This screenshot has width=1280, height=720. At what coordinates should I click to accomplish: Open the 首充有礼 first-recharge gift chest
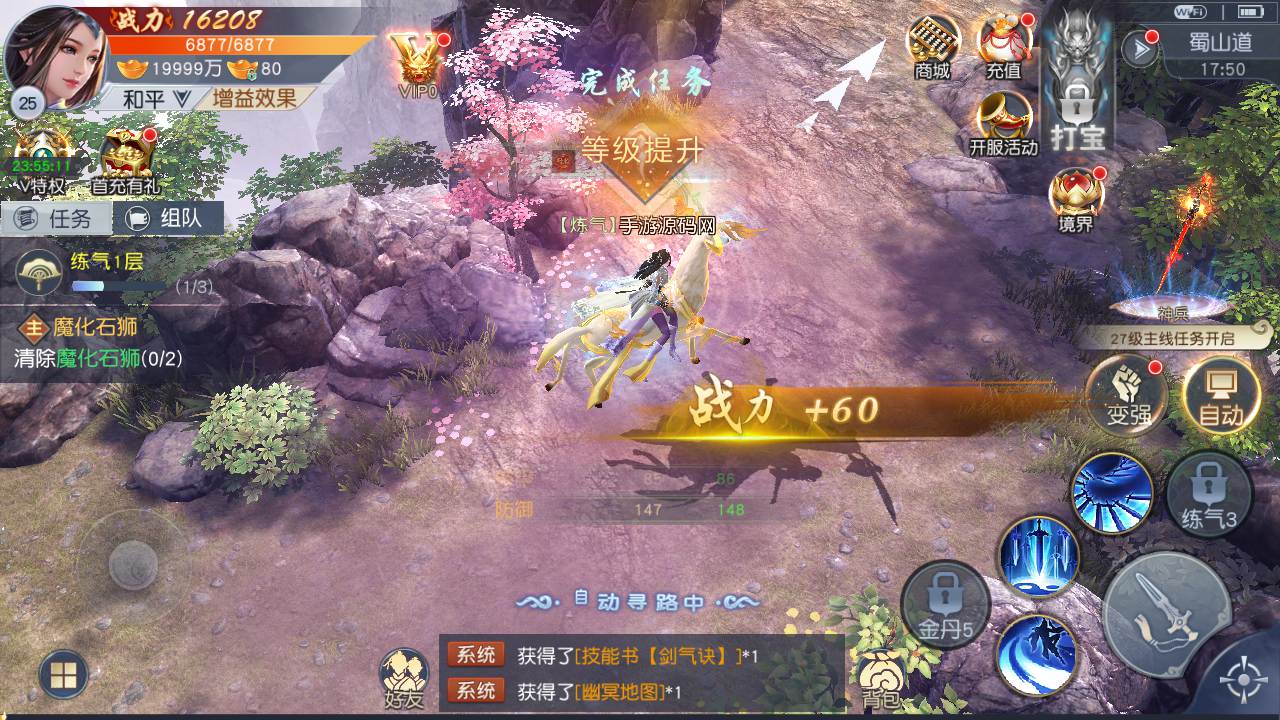(126, 162)
